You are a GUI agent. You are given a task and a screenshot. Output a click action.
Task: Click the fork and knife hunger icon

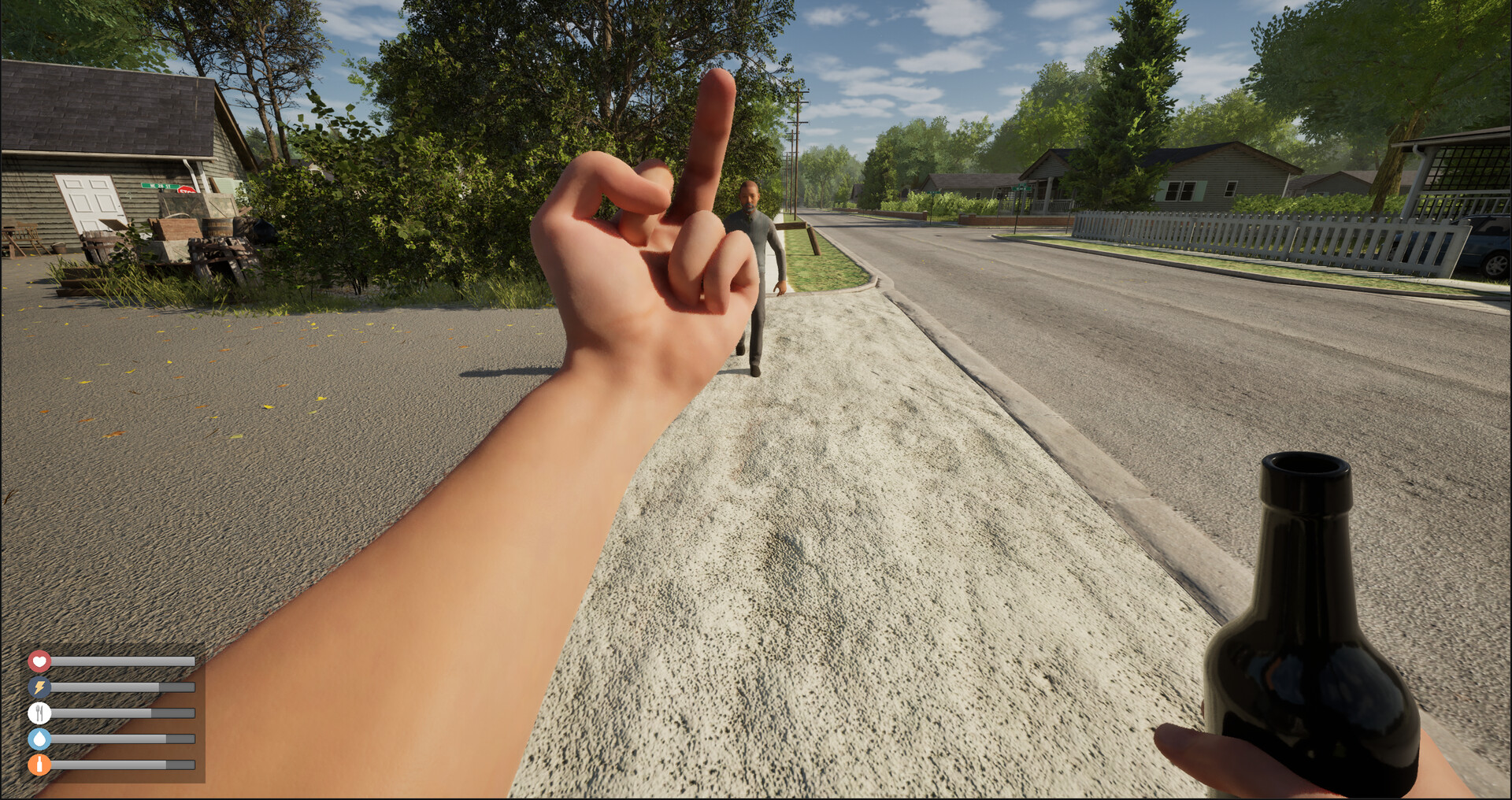[39, 713]
